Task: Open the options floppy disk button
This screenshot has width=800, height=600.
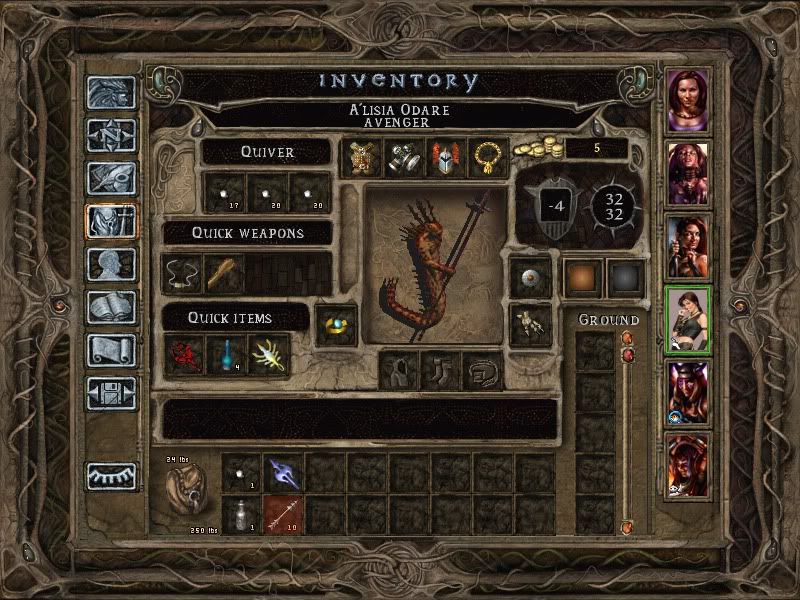Action: 110,394
